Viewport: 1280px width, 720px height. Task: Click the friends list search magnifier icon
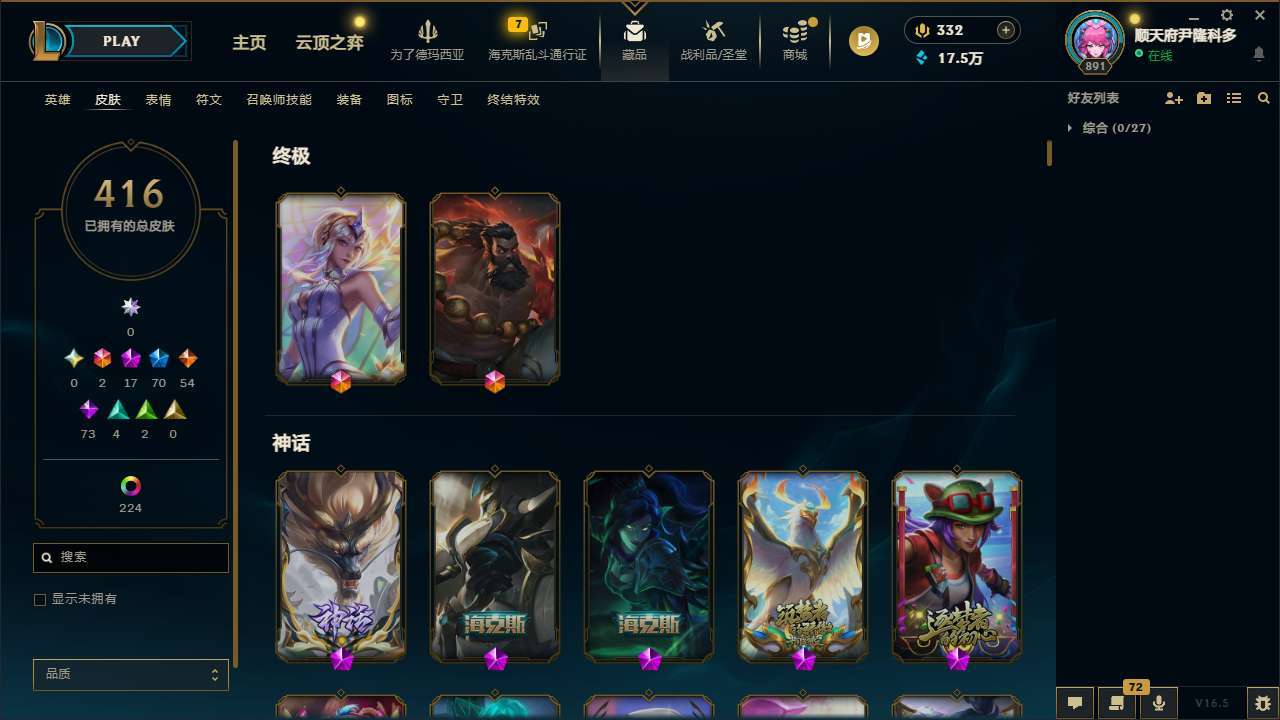(x=1264, y=98)
